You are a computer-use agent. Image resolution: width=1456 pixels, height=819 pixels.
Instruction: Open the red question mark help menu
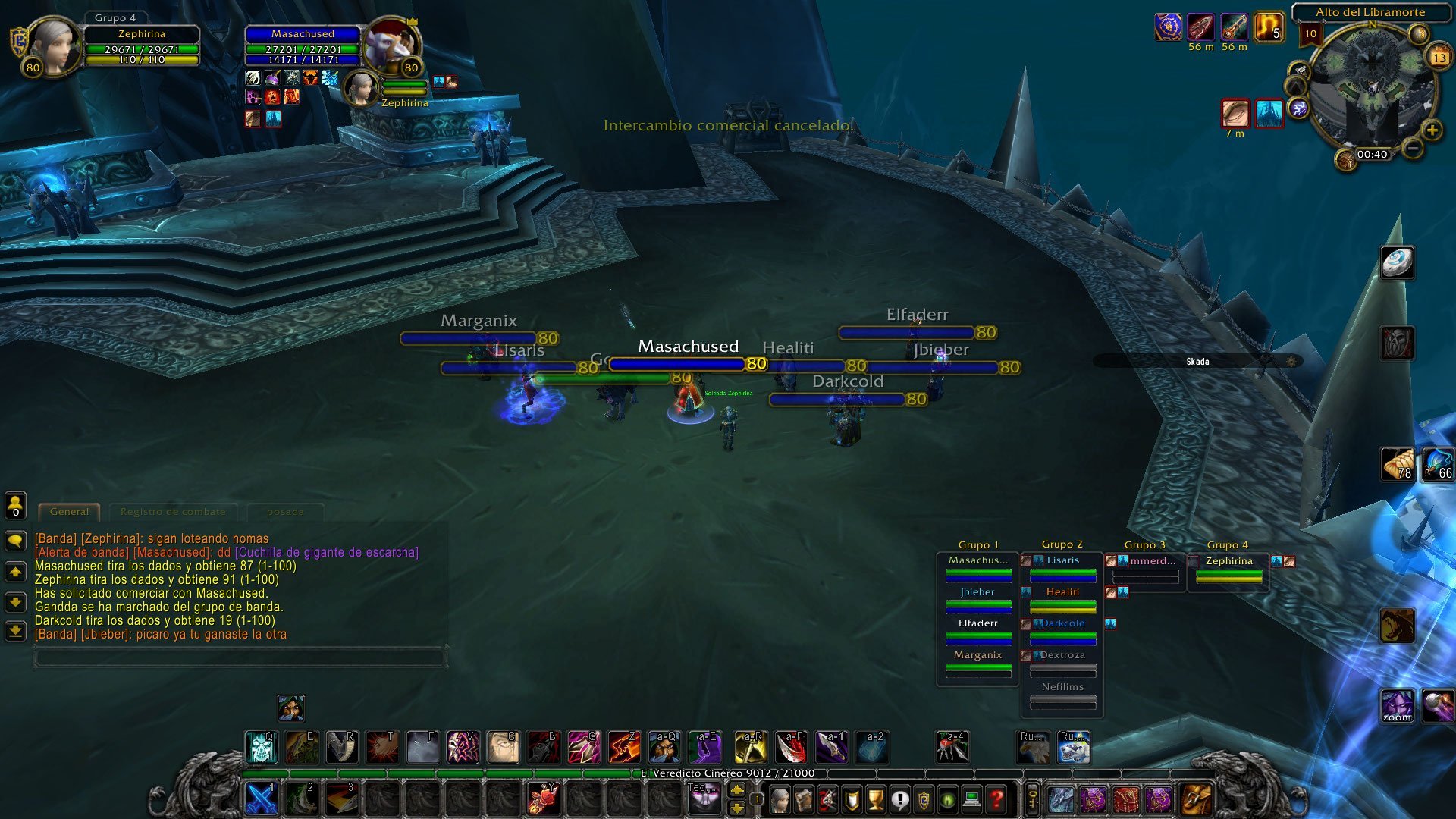(x=996, y=799)
